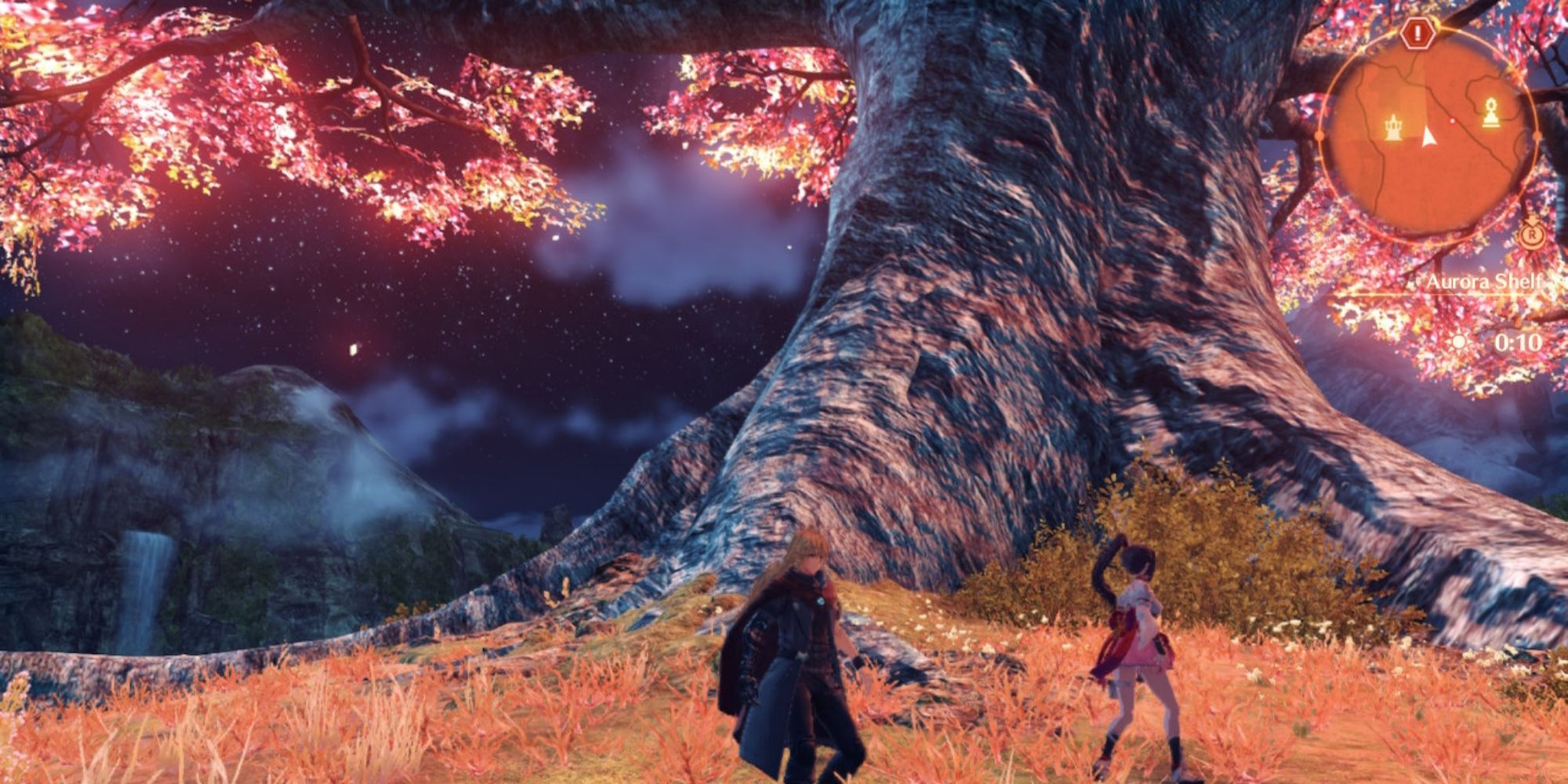Click the Aurora Shelf region name text

(x=1483, y=281)
